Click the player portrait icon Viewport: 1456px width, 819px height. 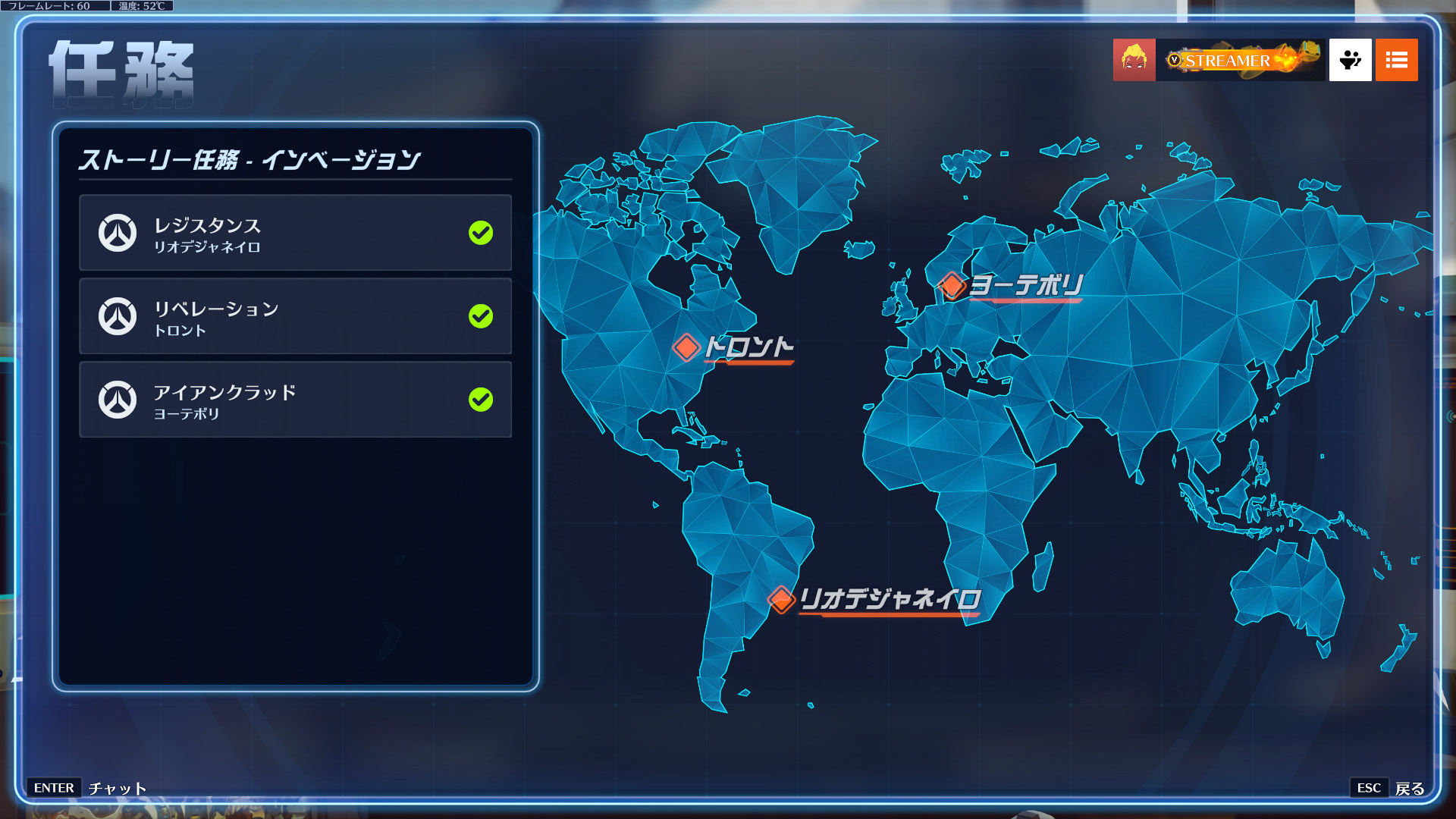(1134, 60)
